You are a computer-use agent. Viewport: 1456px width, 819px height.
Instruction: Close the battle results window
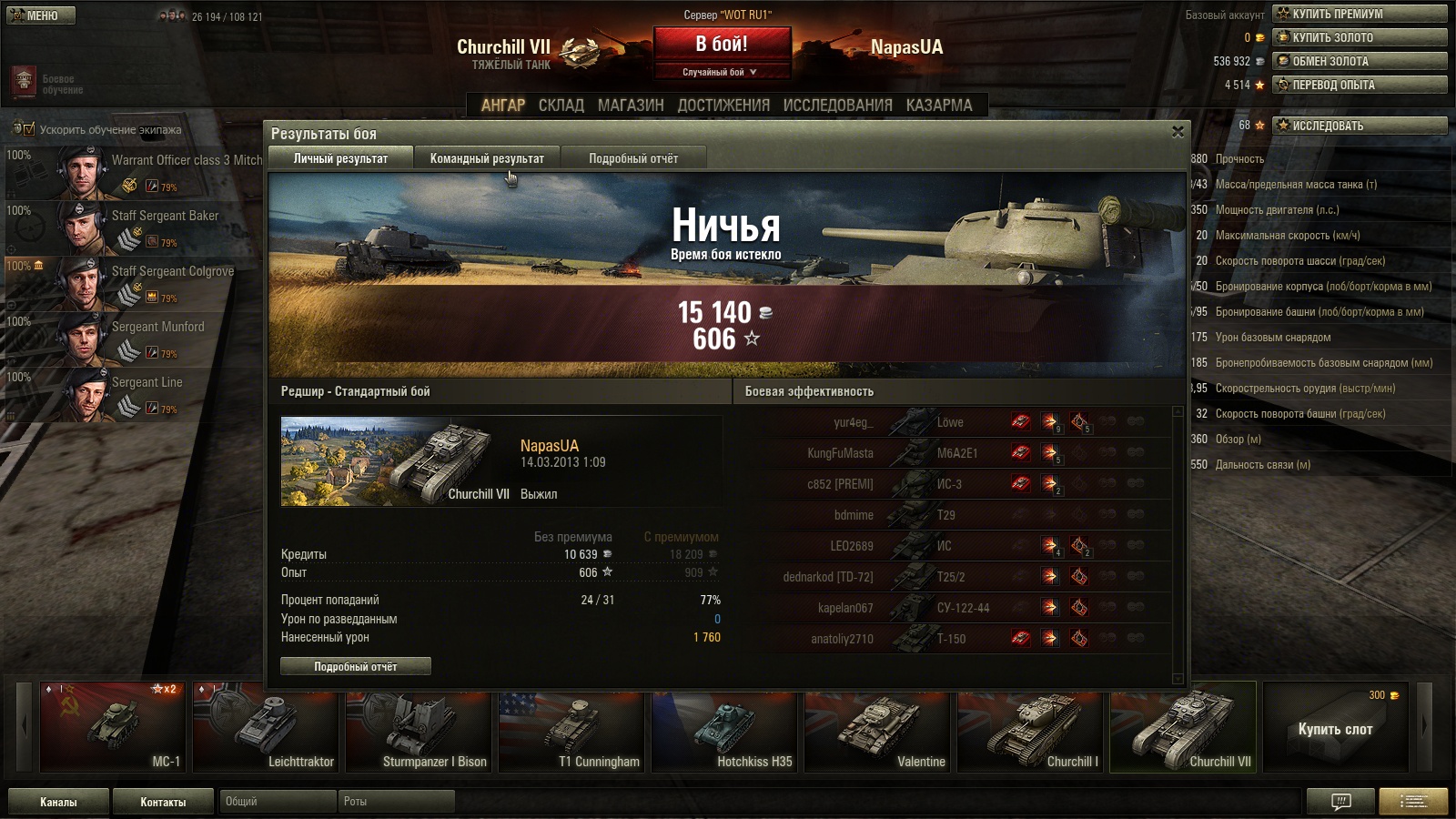1178,132
